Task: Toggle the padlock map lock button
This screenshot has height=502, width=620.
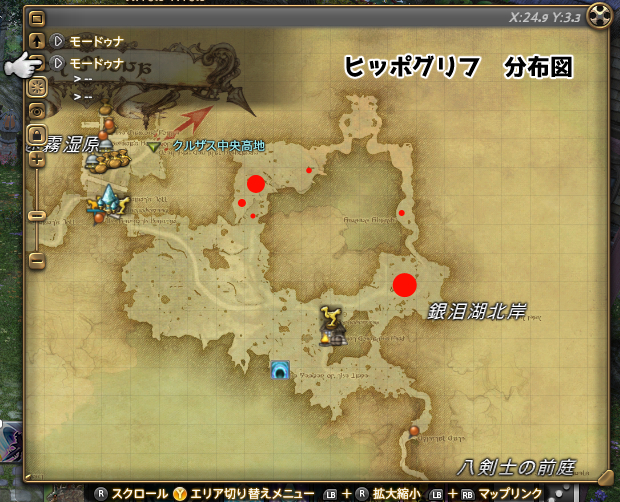Action: (x=37, y=133)
